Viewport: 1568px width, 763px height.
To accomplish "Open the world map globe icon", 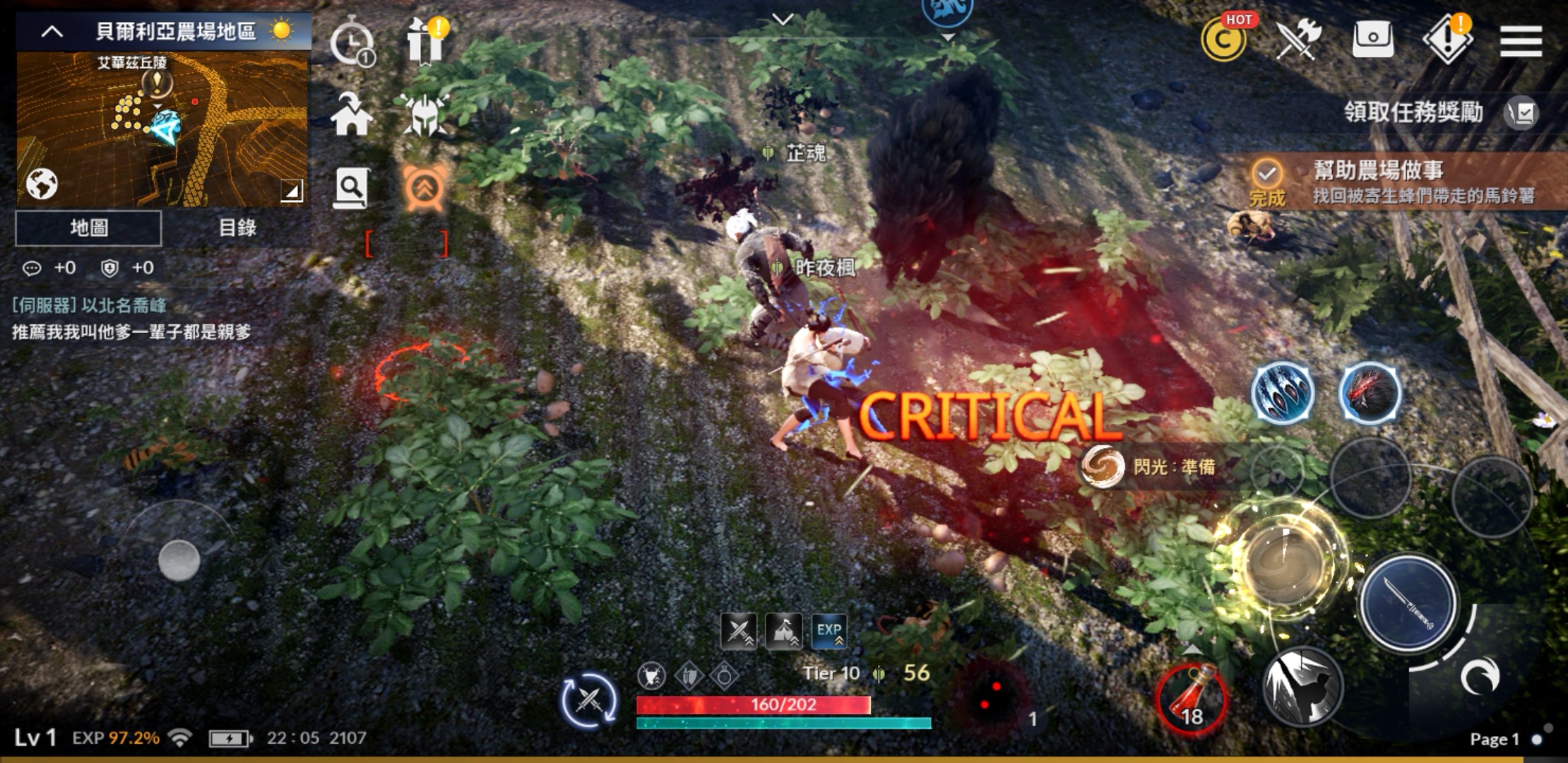I will pos(42,184).
